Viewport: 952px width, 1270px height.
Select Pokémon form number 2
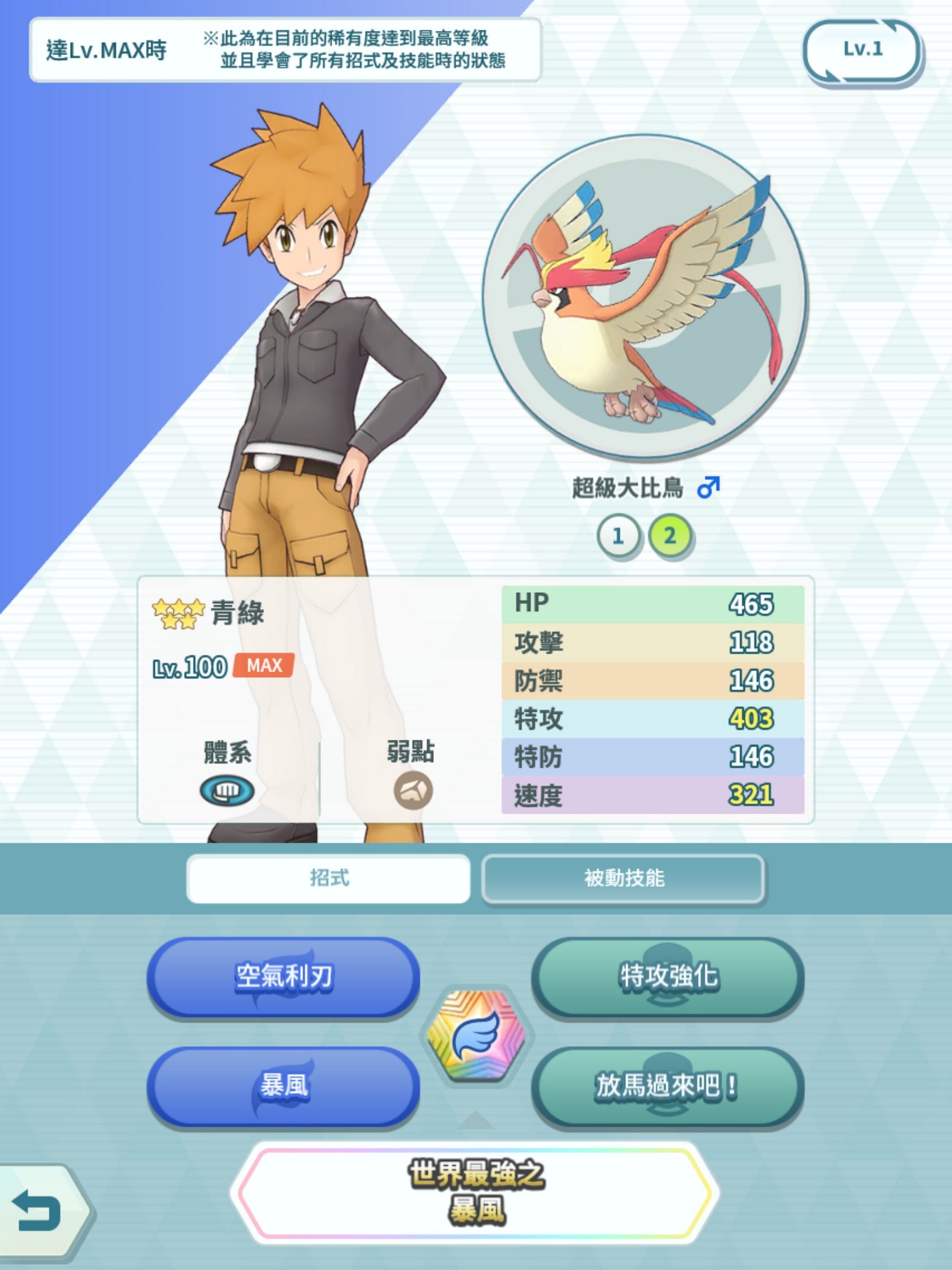click(670, 536)
